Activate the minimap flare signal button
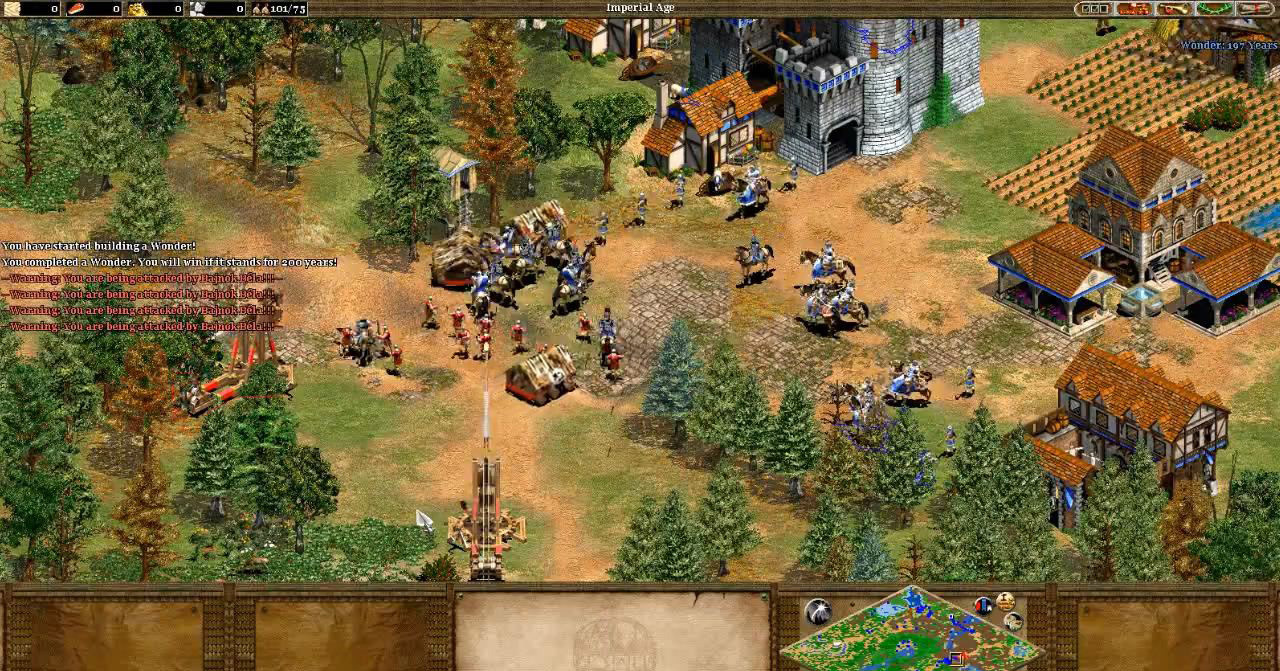The height and width of the screenshot is (671, 1280). click(818, 612)
